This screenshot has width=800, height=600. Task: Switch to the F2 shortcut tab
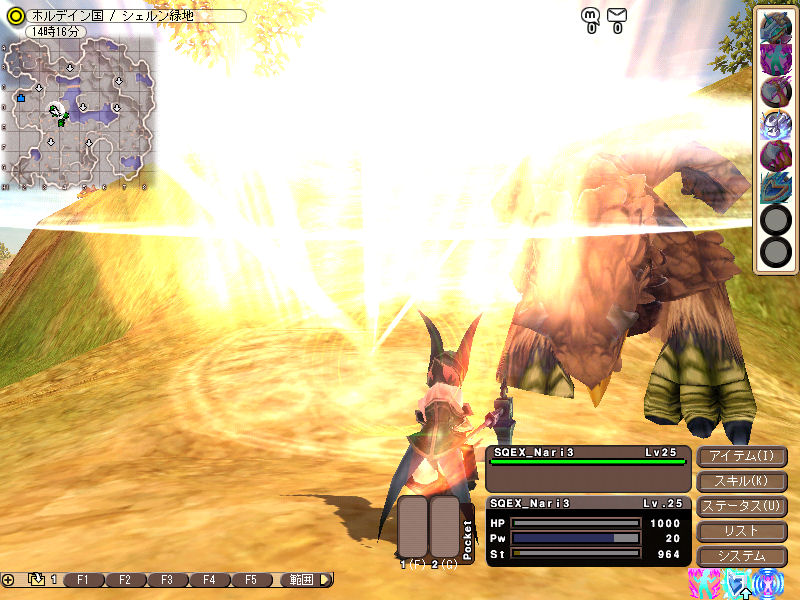click(125, 580)
